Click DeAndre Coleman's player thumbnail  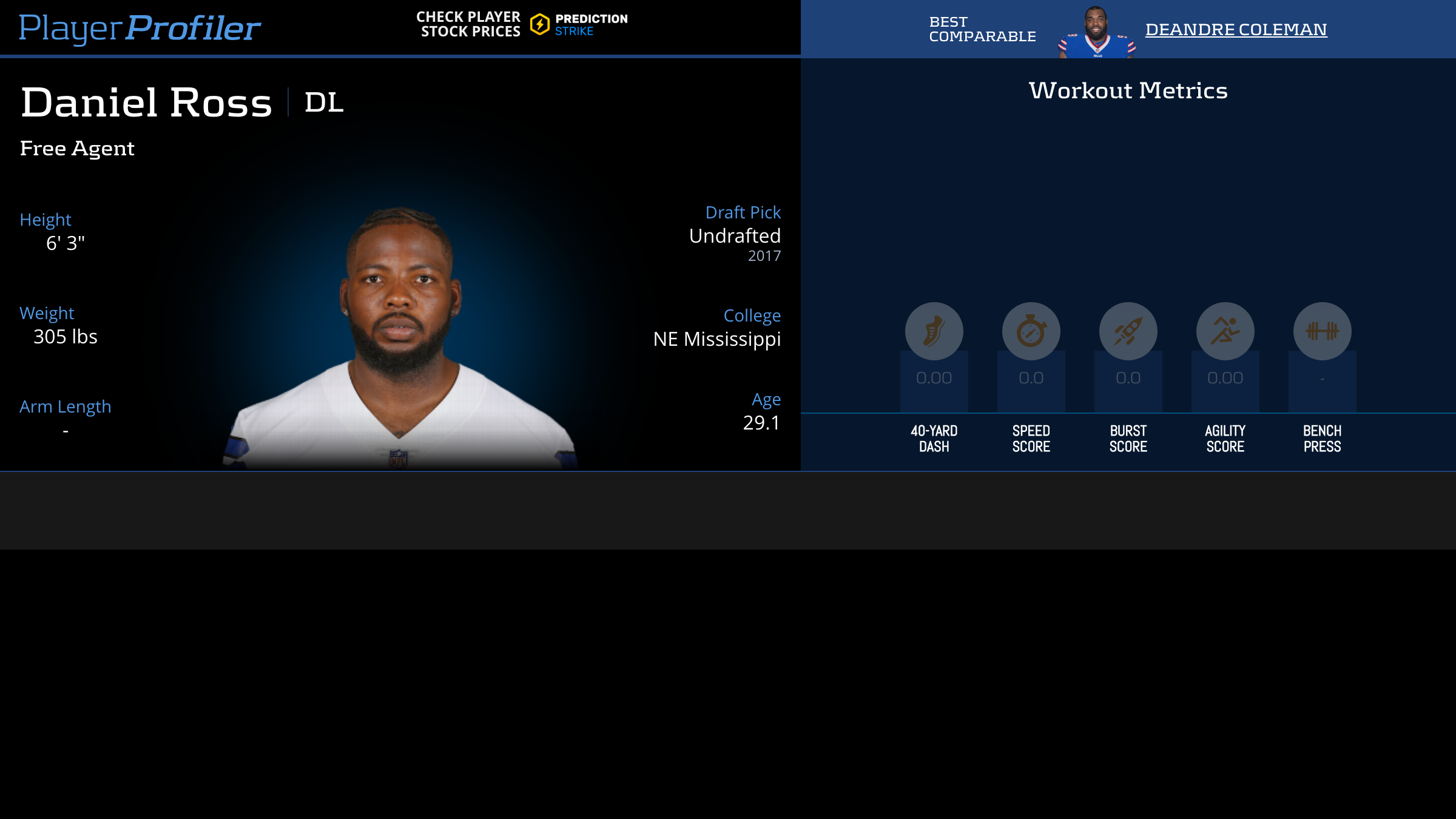[1096, 33]
